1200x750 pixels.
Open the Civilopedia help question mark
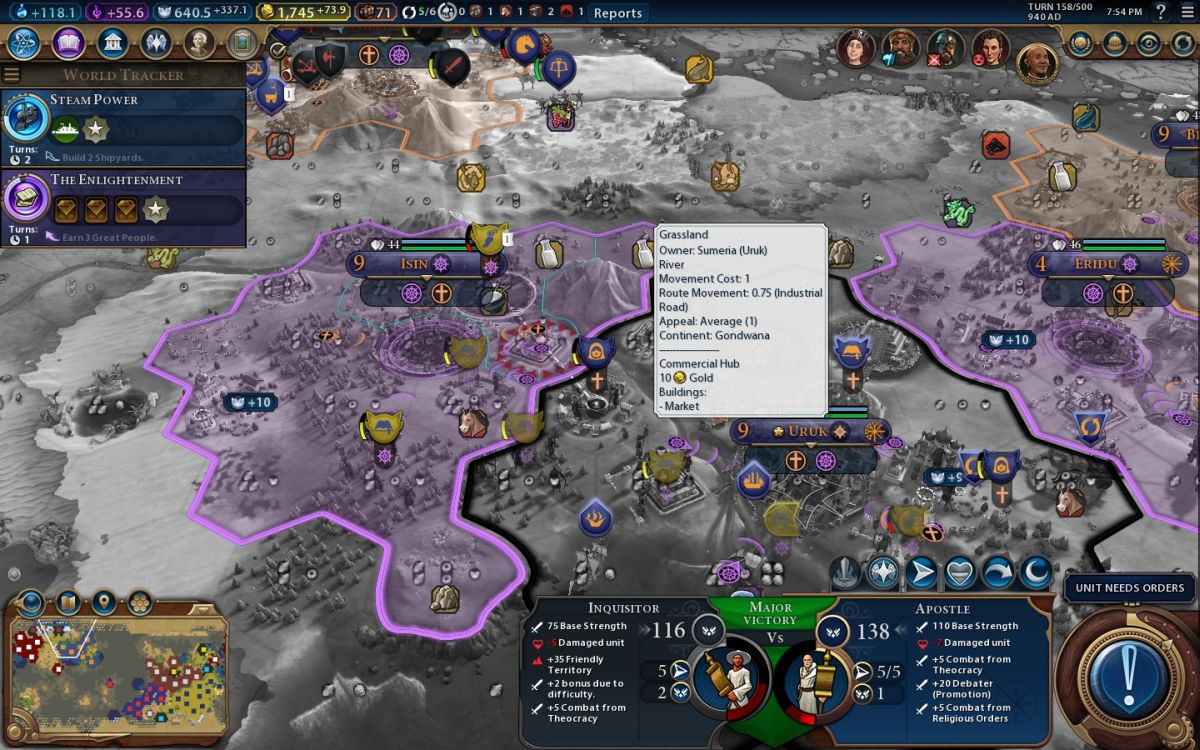coord(1160,12)
